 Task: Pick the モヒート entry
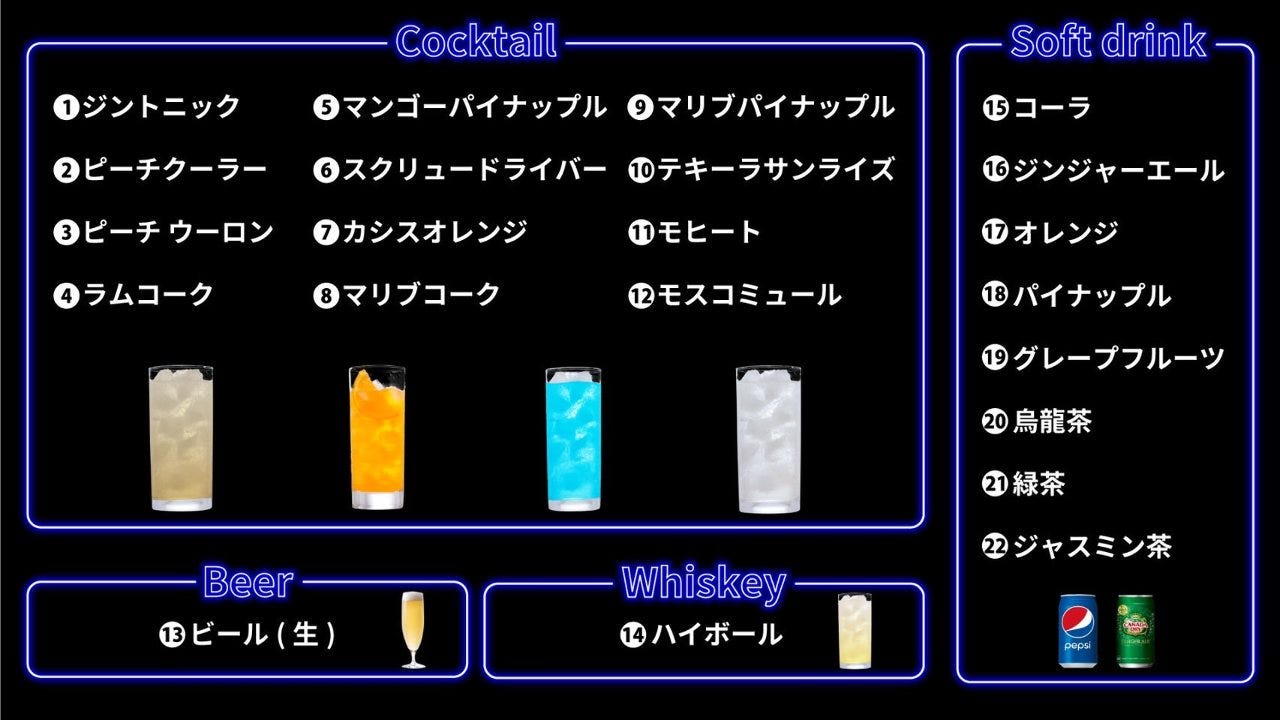695,233
